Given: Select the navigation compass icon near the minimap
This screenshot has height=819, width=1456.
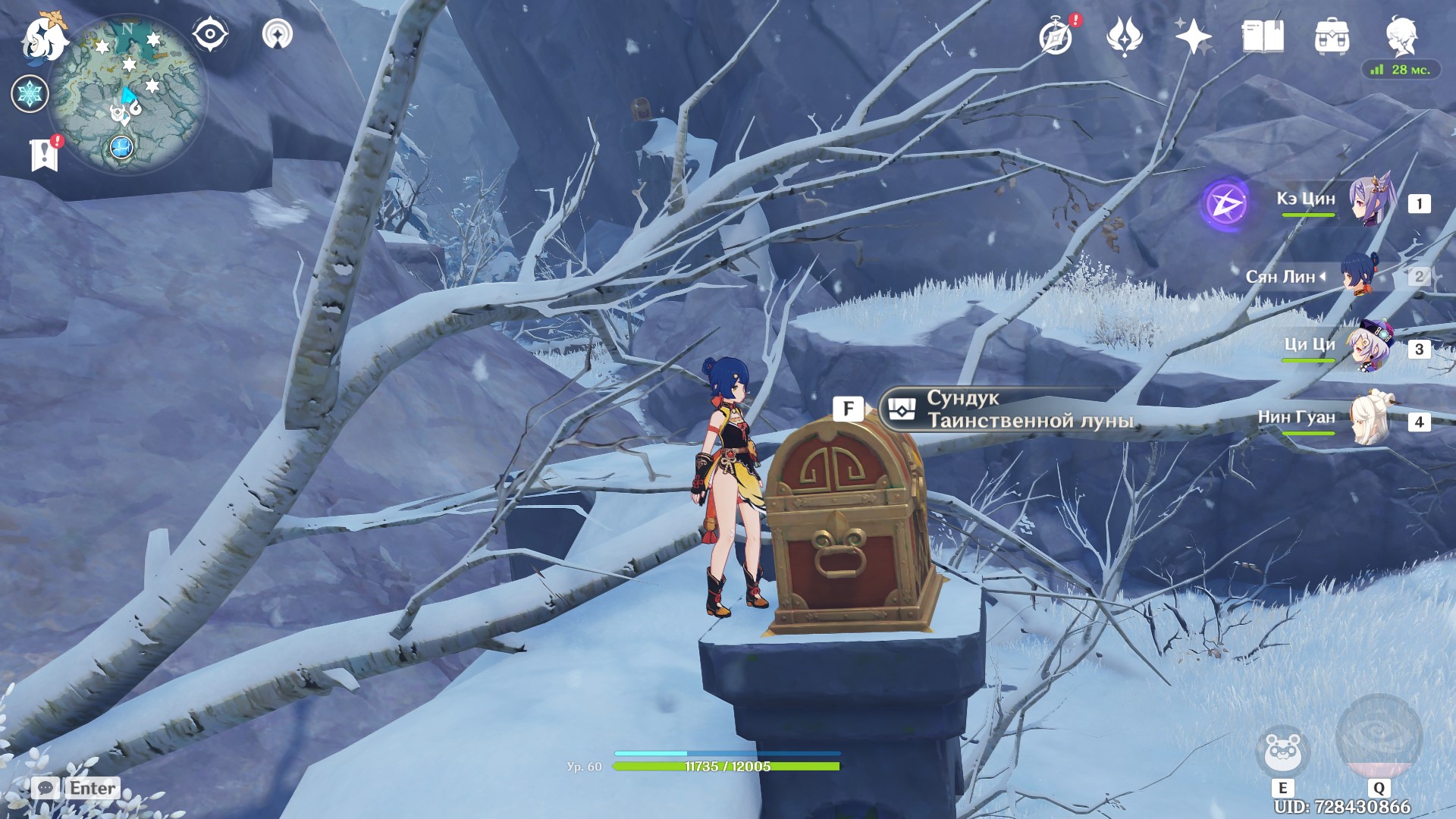Looking at the screenshot, I should tap(210, 33).
